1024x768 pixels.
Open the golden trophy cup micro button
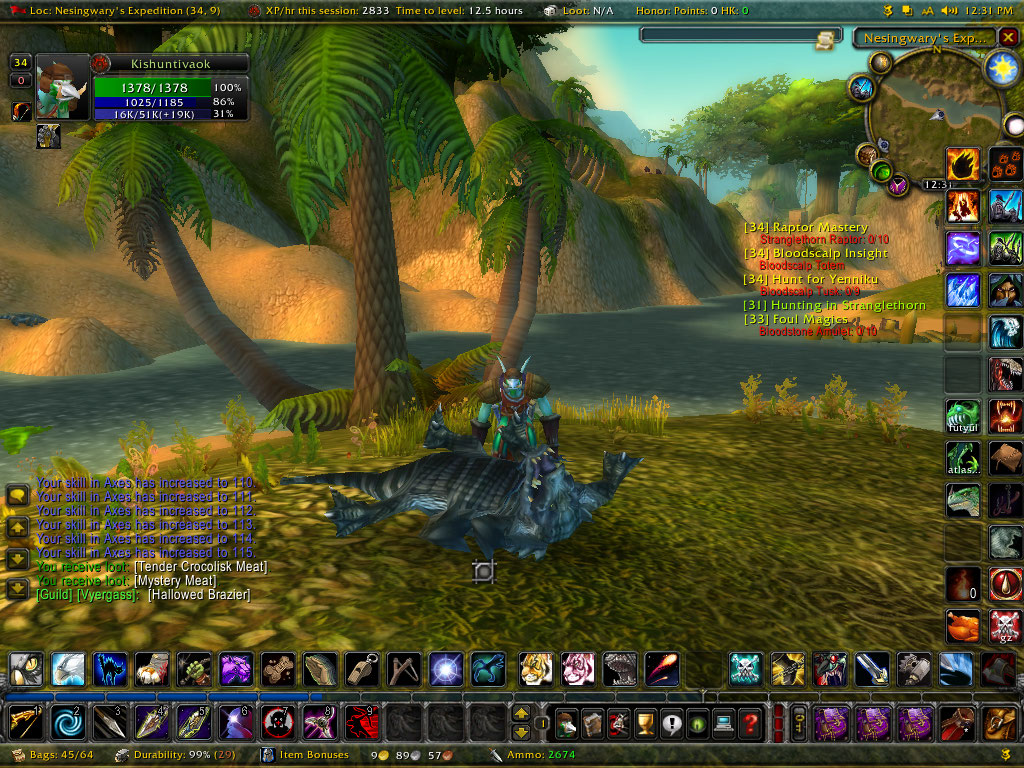point(644,722)
